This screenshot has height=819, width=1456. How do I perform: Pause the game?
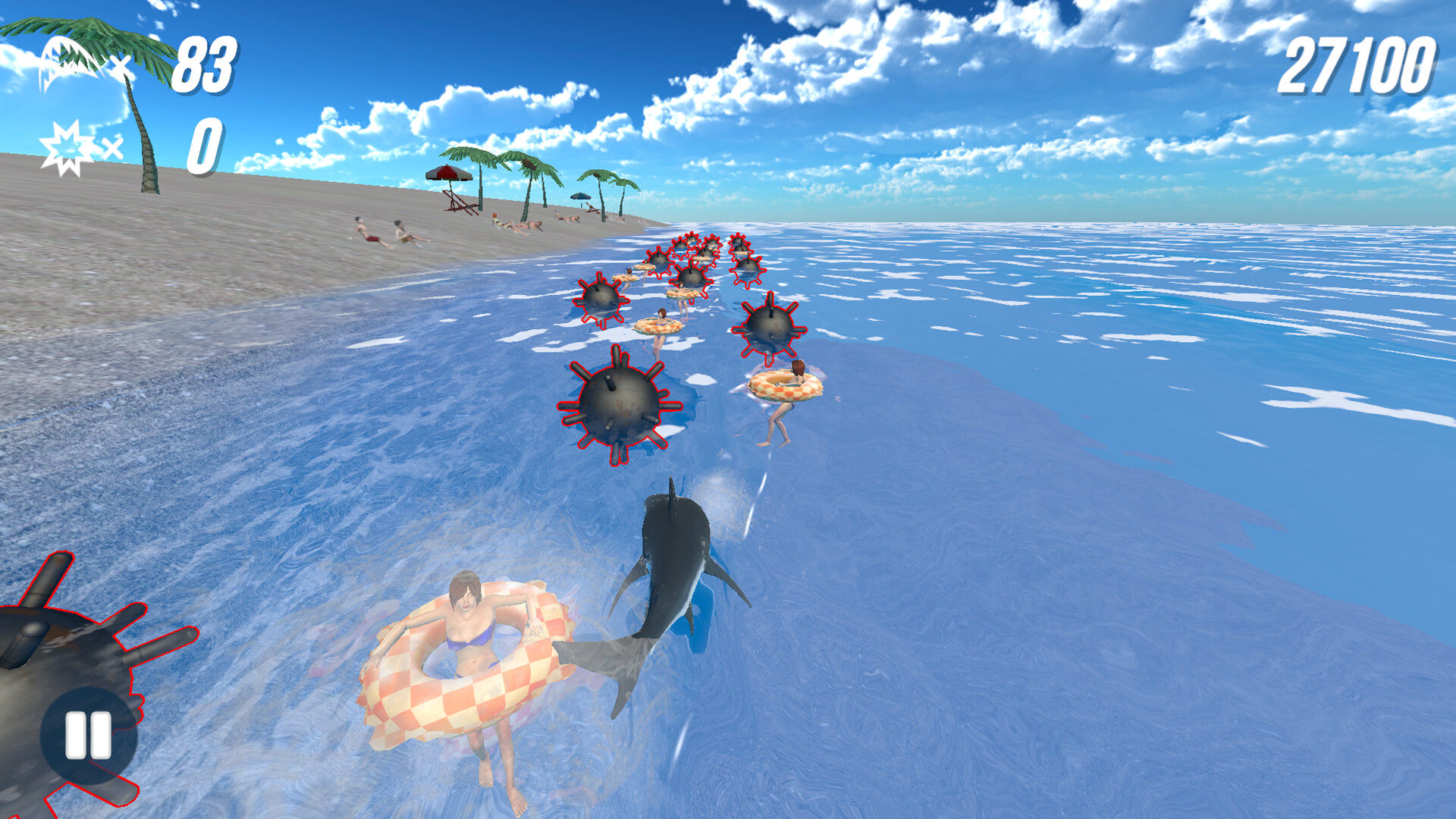87,734
